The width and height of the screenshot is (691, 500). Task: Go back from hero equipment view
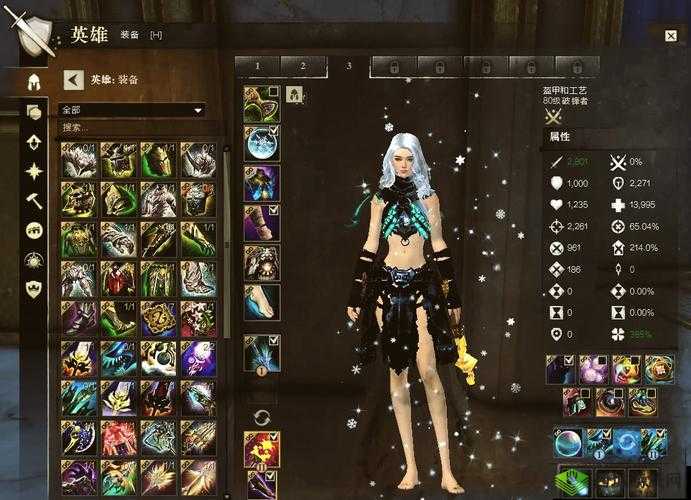tap(72, 79)
